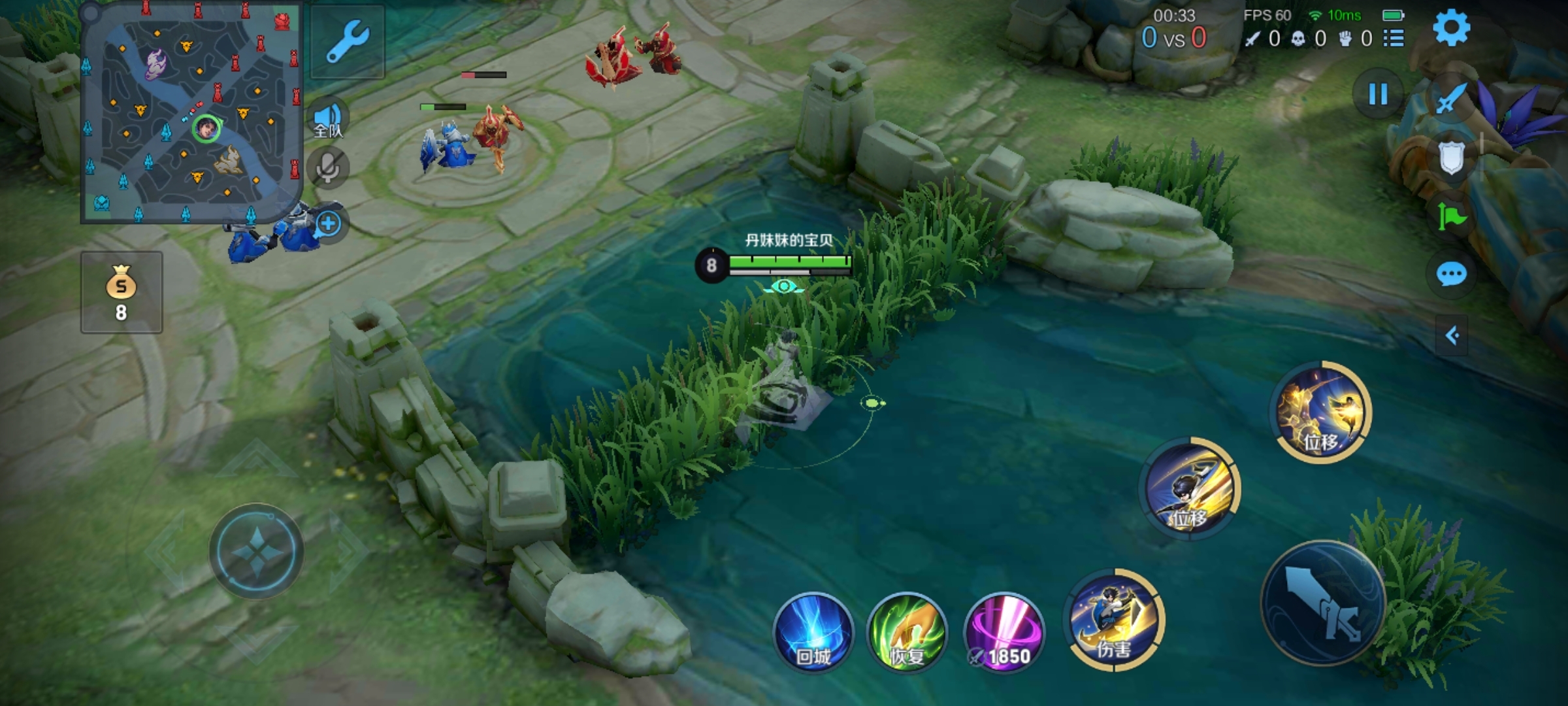Send the defend shield signal
Viewport: 1568px width, 706px height.
tap(1451, 158)
